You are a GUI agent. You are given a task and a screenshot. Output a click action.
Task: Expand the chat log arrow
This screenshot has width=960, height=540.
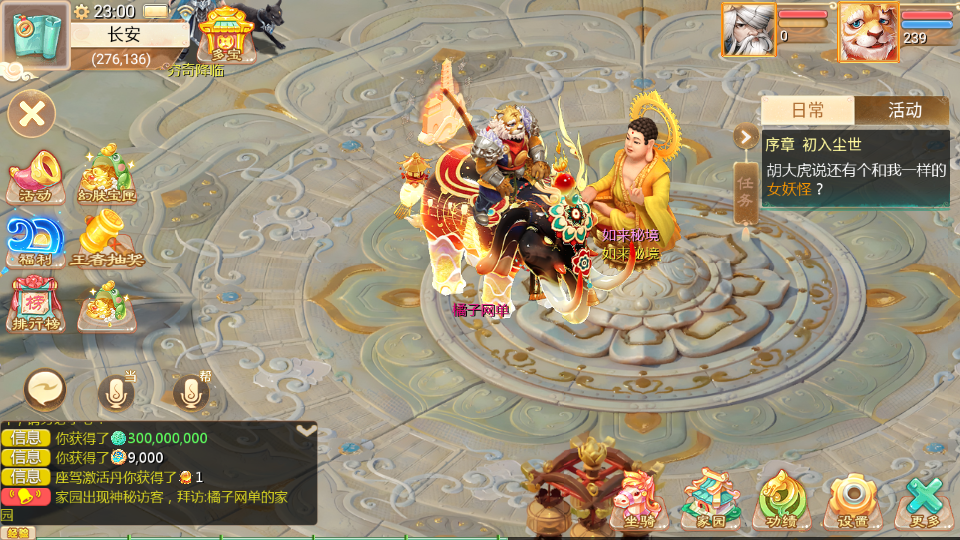click(x=306, y=430)
